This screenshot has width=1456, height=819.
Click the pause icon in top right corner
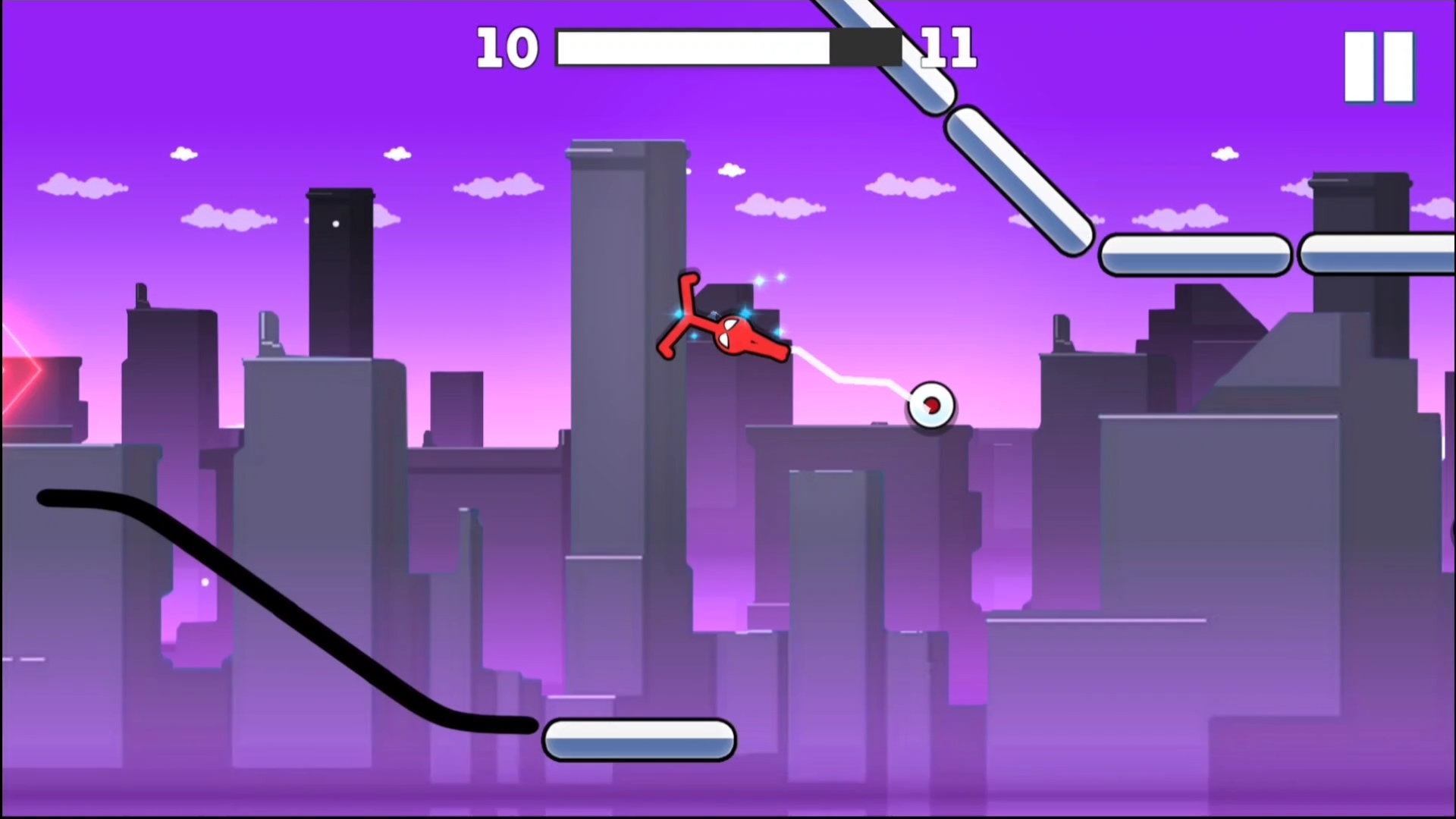pyautogui.click(x=1378, y=64)
